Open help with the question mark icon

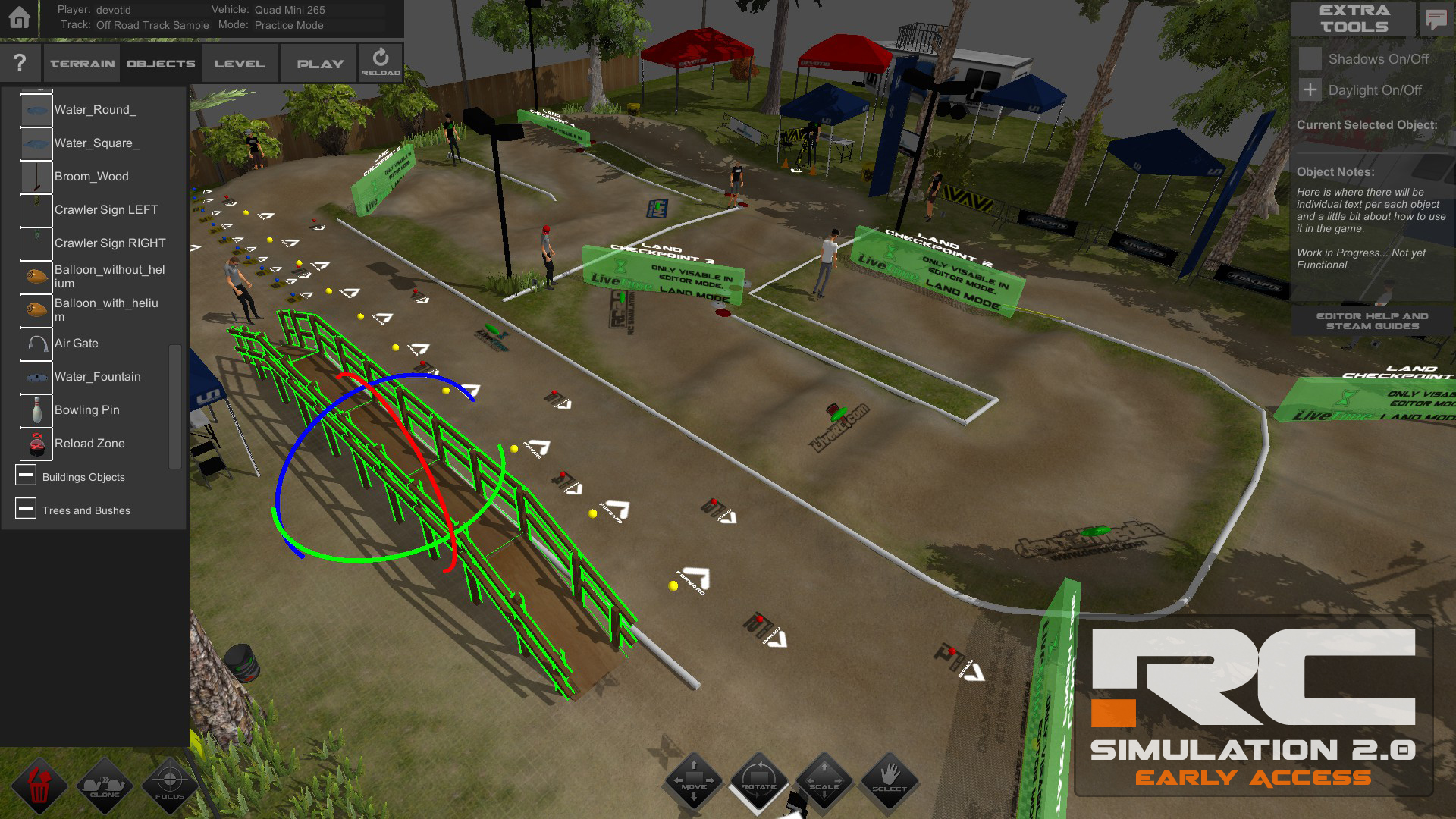click(19, 62)
